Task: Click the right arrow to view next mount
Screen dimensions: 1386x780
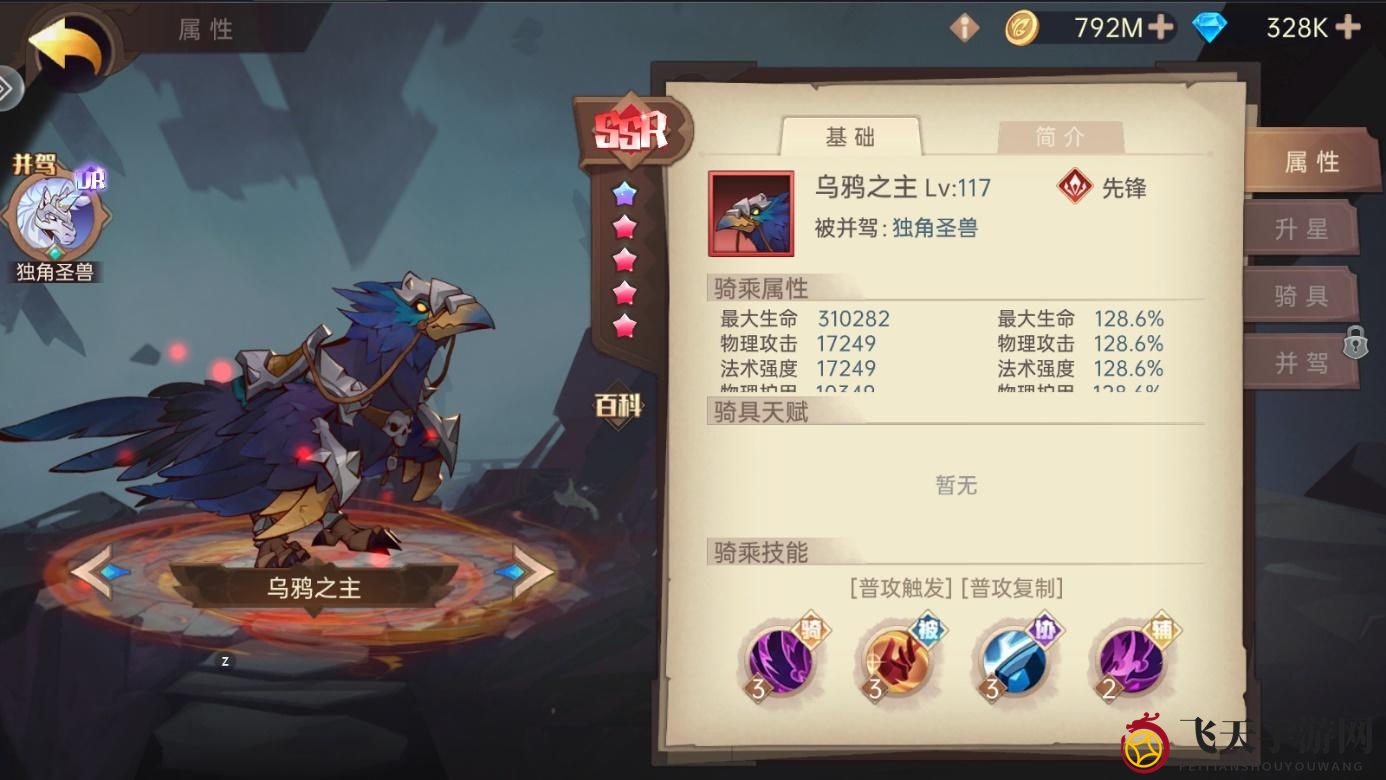Action: 527,573
